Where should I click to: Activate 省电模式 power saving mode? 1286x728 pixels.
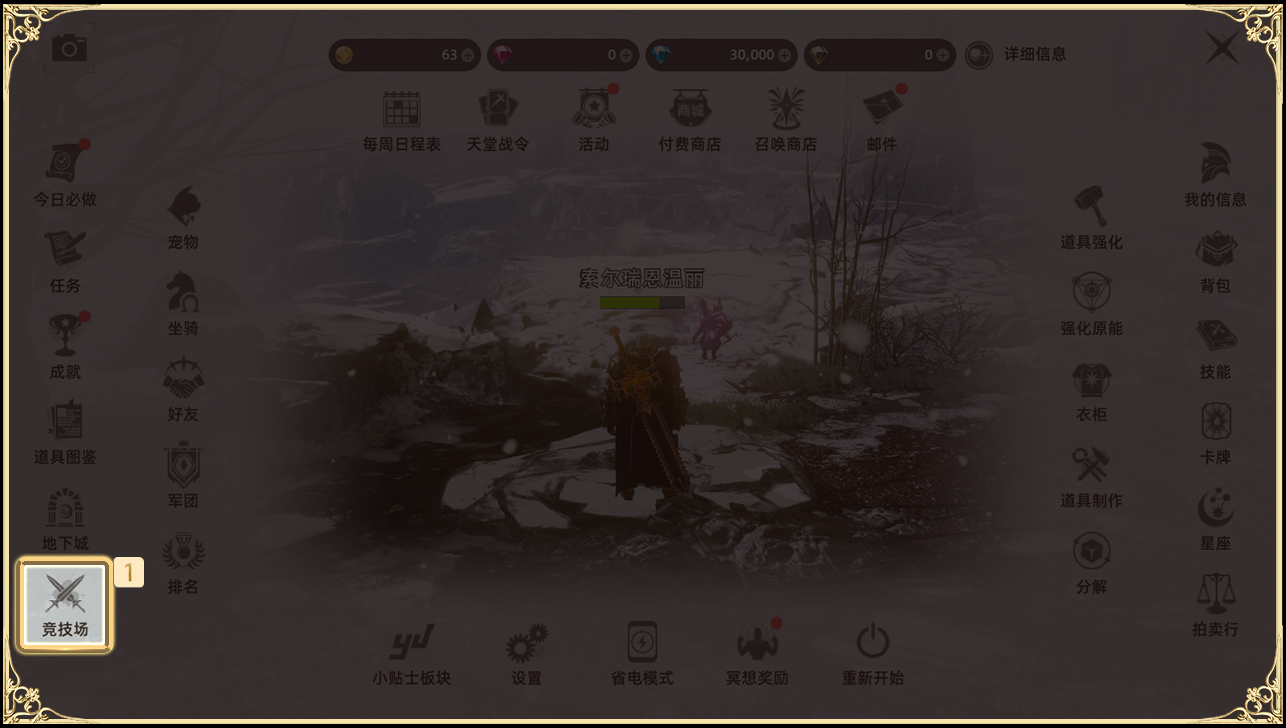point(642,653)
